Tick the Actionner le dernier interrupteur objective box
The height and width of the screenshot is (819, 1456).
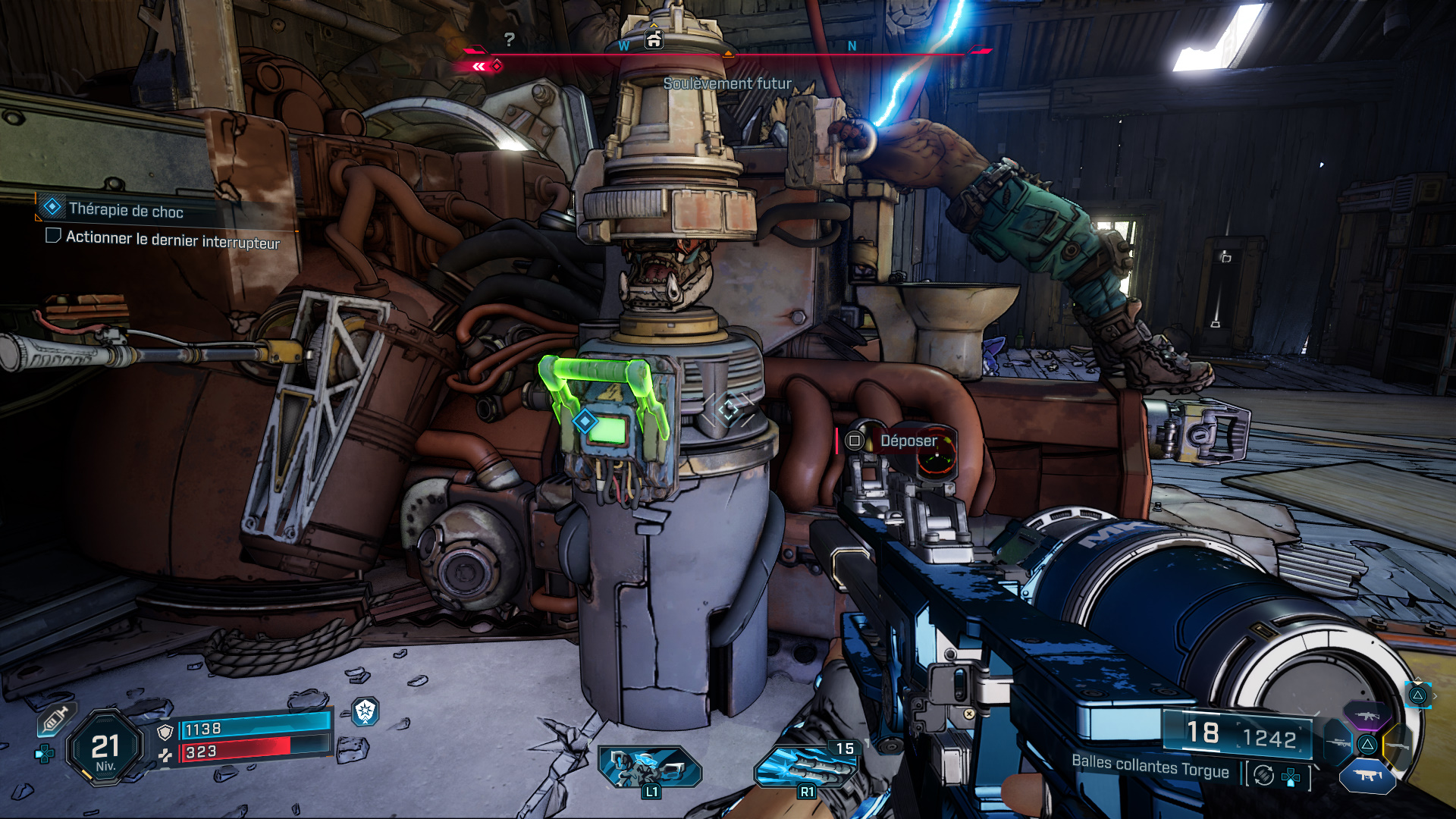(x=53, y=236)
